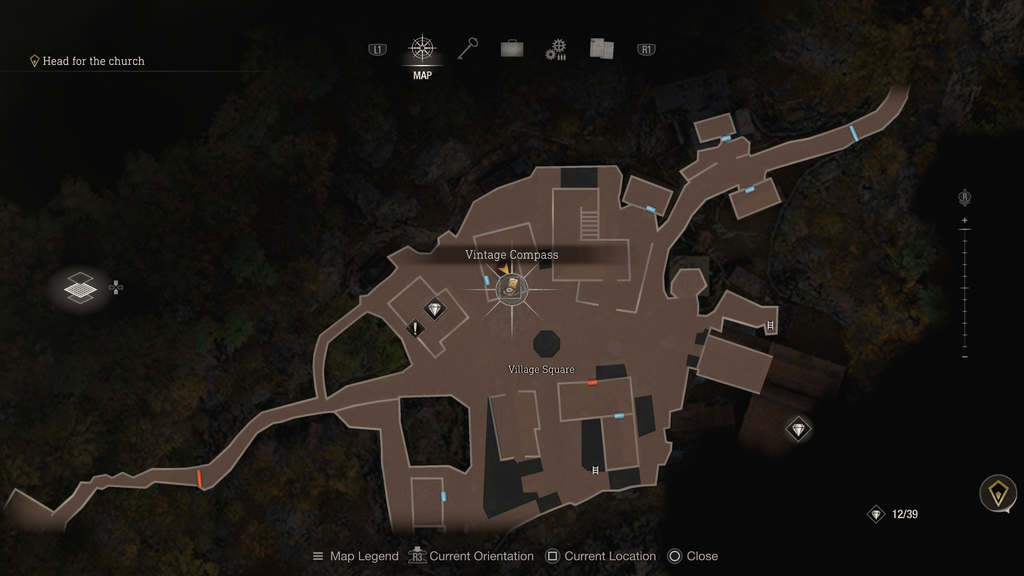Click the isolated diamond treasure marker outside the village
1024x576 pixels.
(x=798, y=429)
